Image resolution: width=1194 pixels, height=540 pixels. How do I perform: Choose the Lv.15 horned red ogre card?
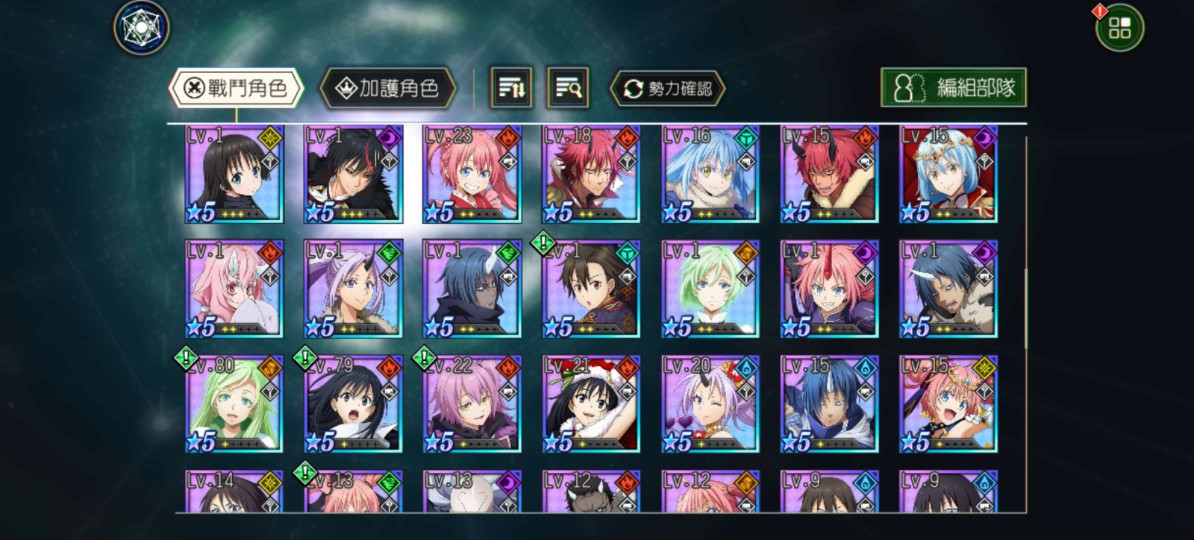830,174
